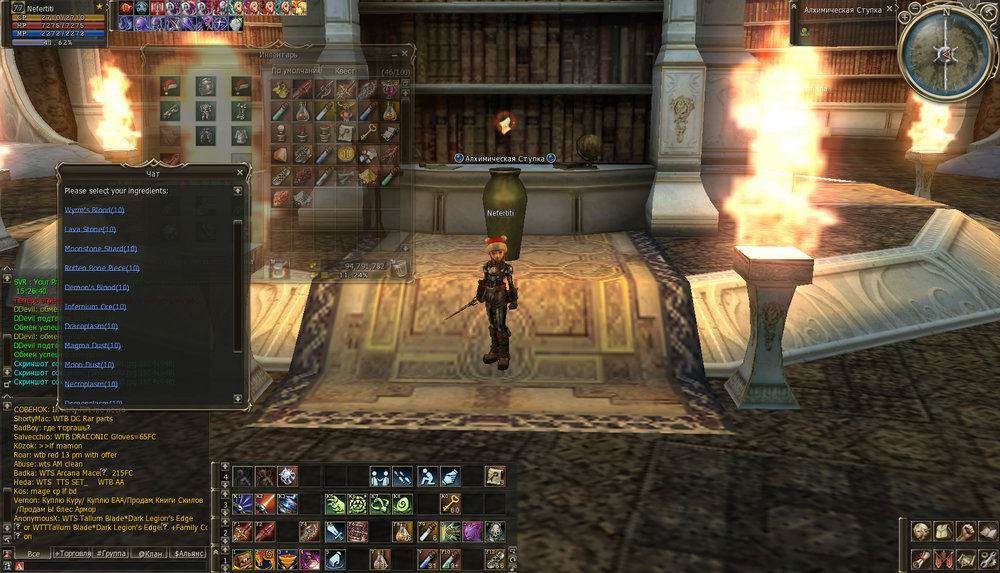Viewport: 1000px width, 573px height.
Task: Pick the Moonstone Shard(10) ingredient
Action: click(x=100, y=248)
